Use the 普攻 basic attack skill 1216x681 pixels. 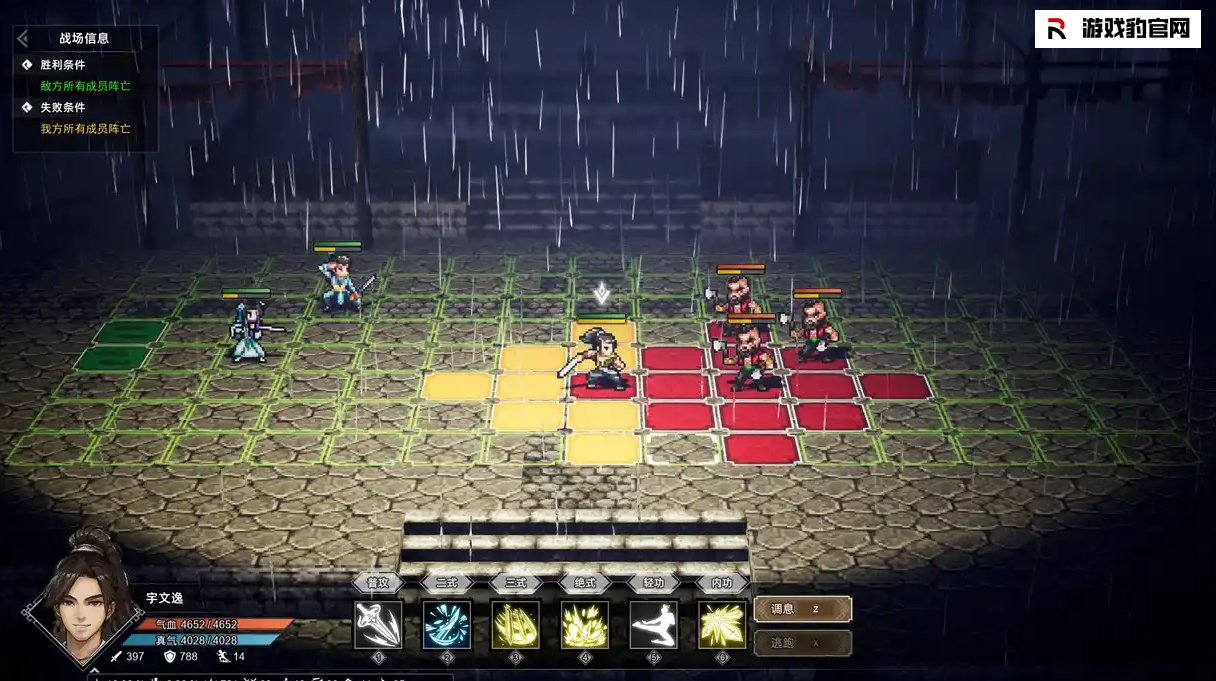(379, 624)
